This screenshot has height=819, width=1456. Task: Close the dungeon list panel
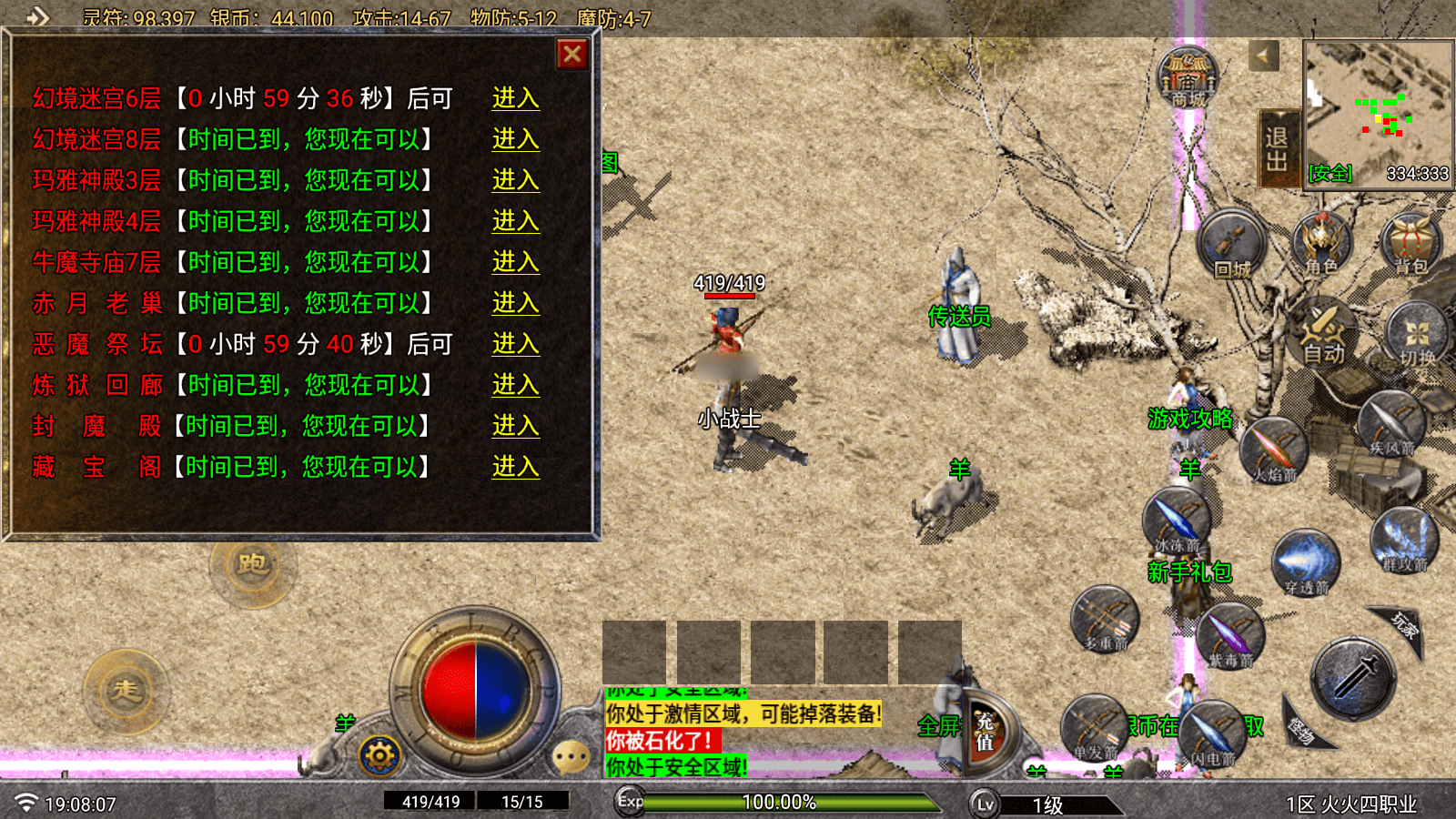coord(572,55)
